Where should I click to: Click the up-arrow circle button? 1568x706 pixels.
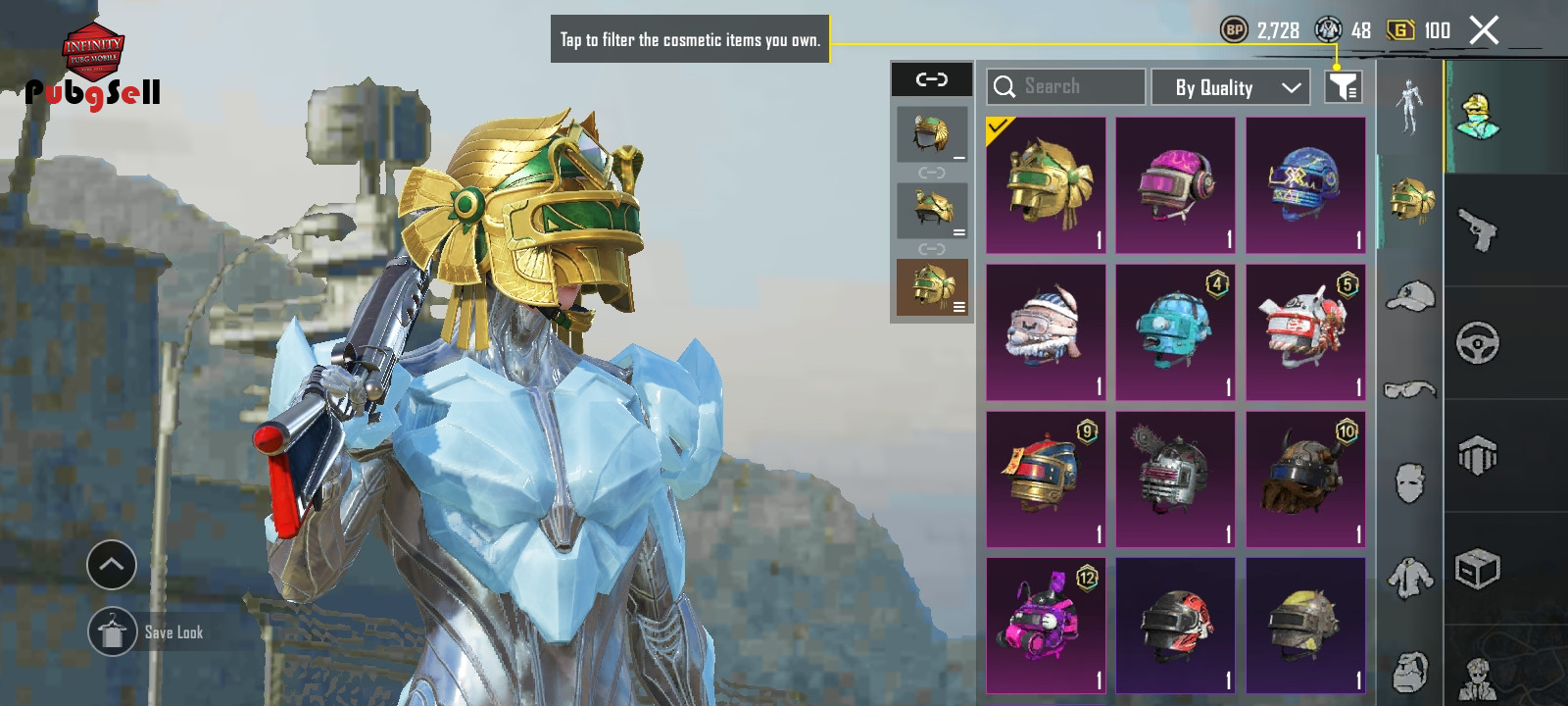tap(112, 565)
